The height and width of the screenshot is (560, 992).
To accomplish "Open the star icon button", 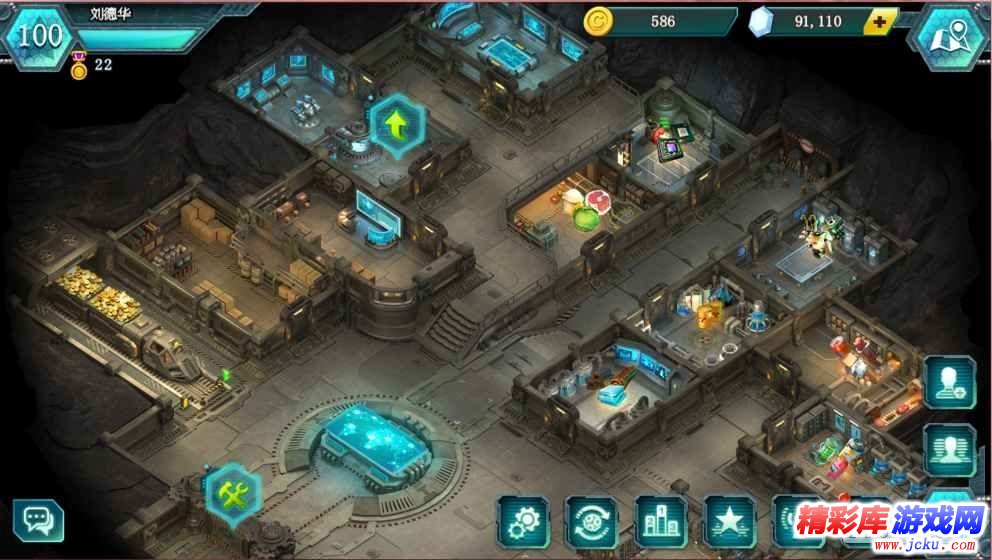I will click(730, 521).
